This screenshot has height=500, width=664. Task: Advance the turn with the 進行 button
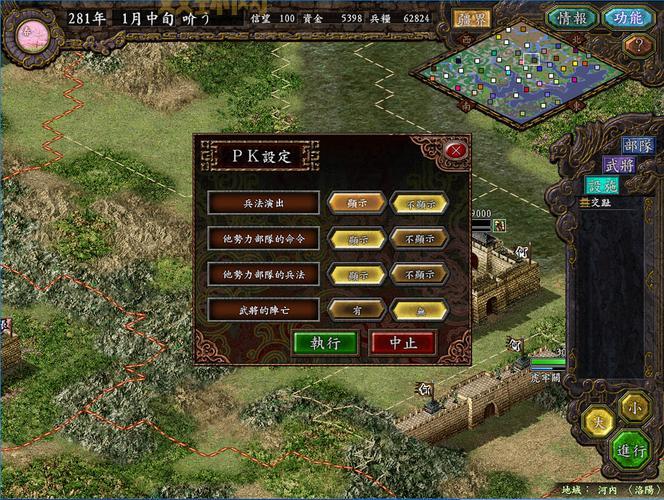point(629,449)
